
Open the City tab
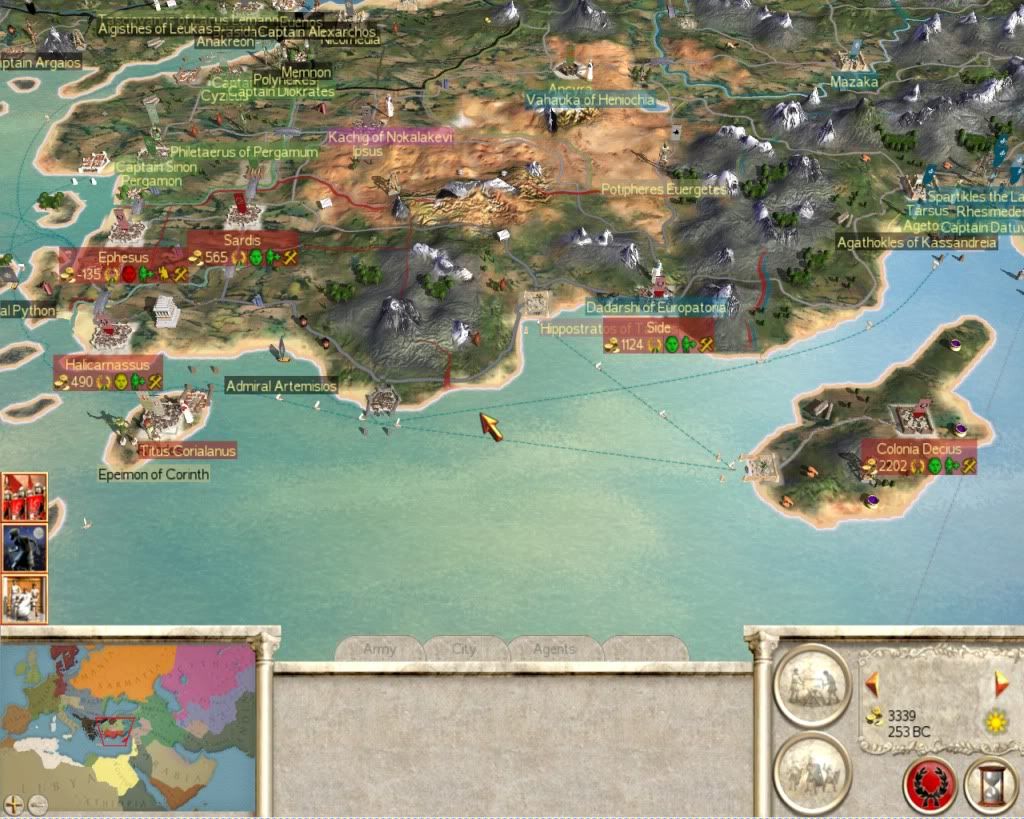coord(465,649)
